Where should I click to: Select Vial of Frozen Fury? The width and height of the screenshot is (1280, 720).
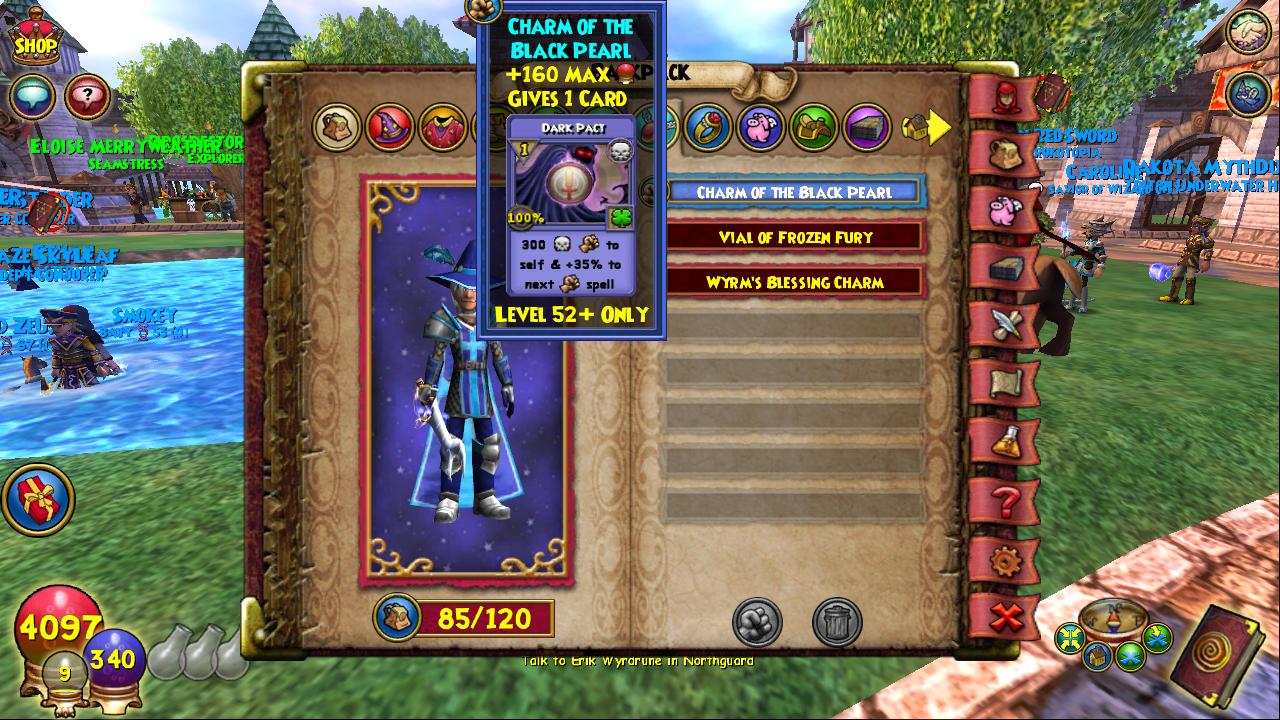pyautogui.click(x=795, y=237)
